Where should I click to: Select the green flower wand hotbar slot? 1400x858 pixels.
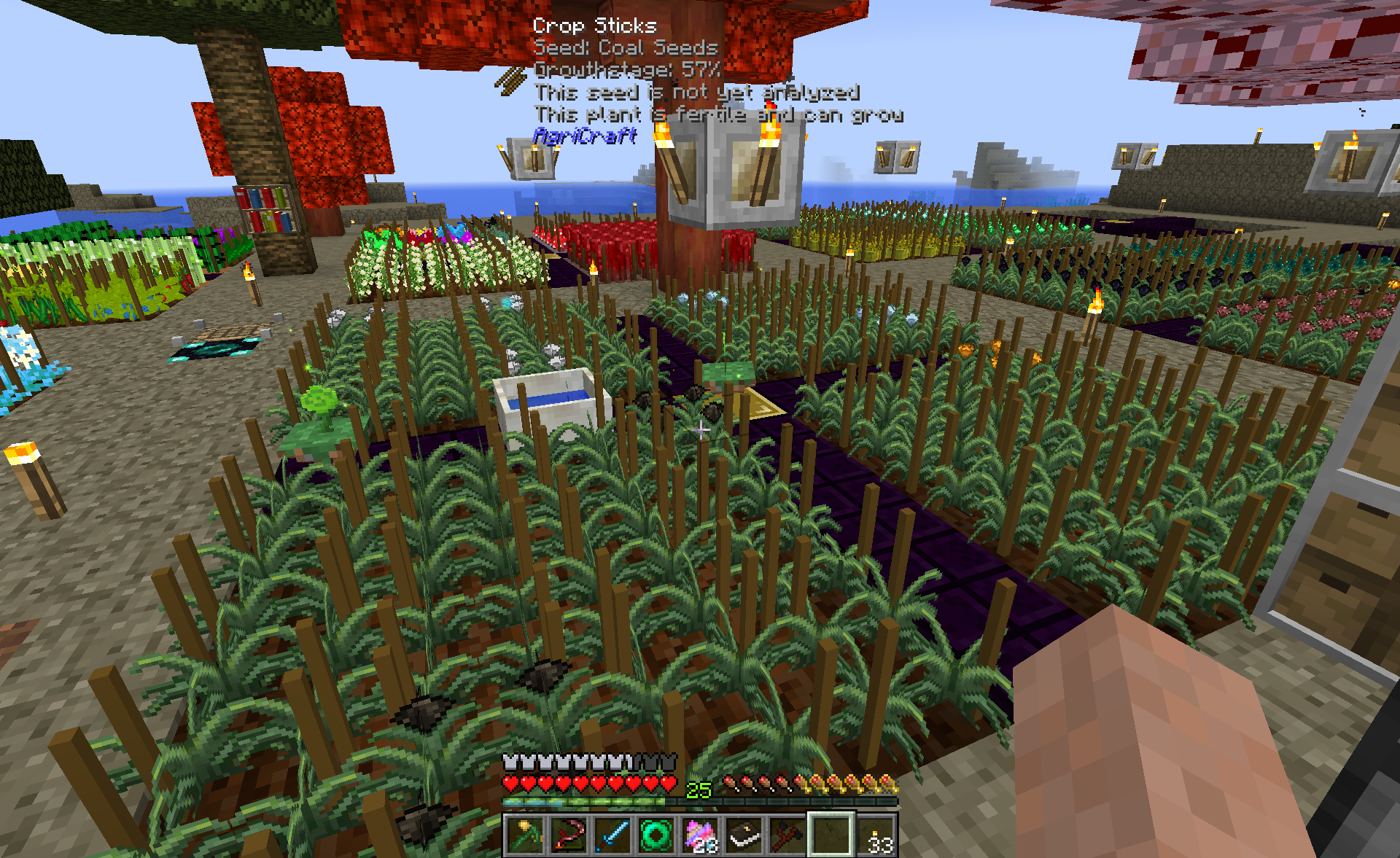pyautogui.click(x=525, y=835)
